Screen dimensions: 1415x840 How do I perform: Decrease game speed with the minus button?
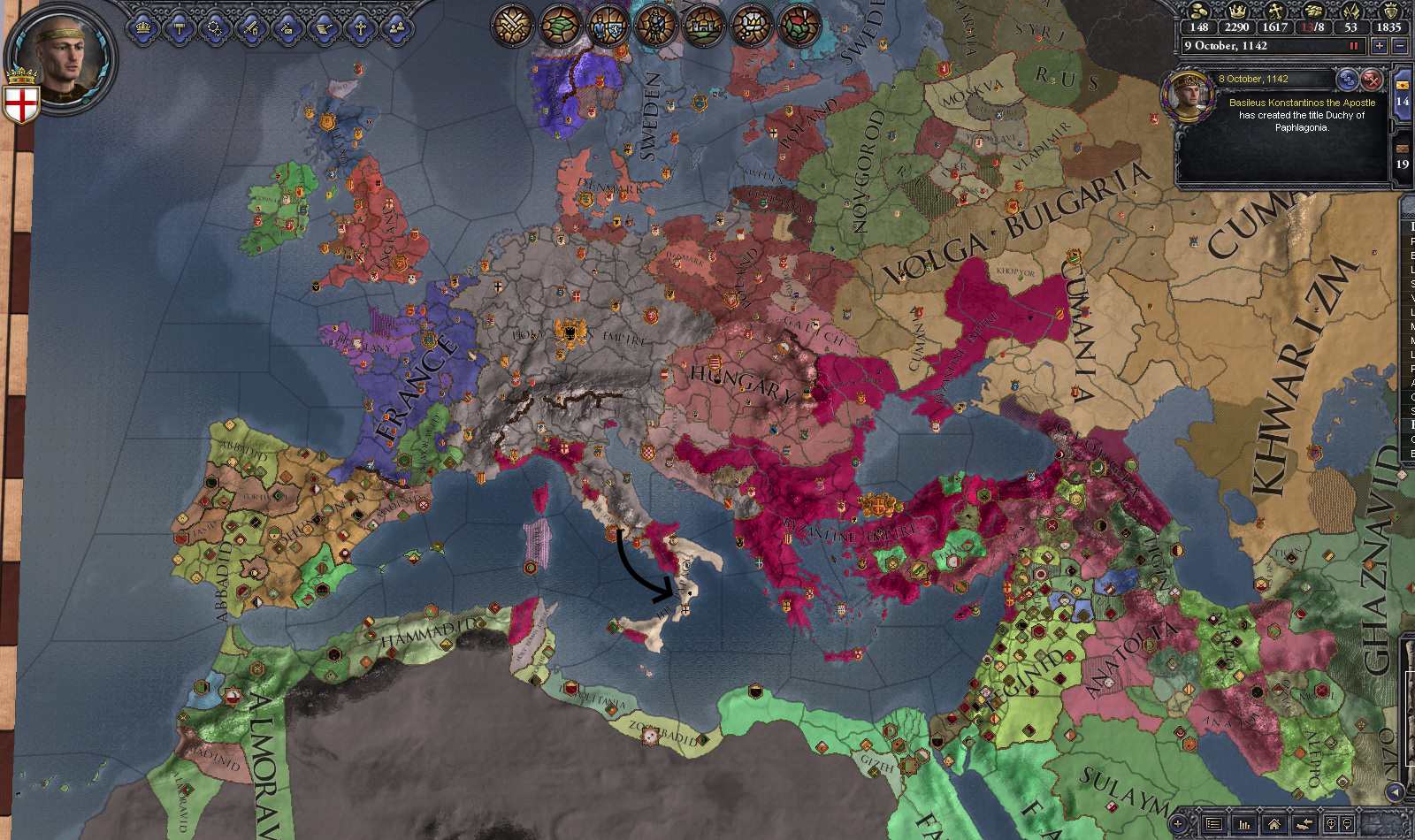(1401, 46)
